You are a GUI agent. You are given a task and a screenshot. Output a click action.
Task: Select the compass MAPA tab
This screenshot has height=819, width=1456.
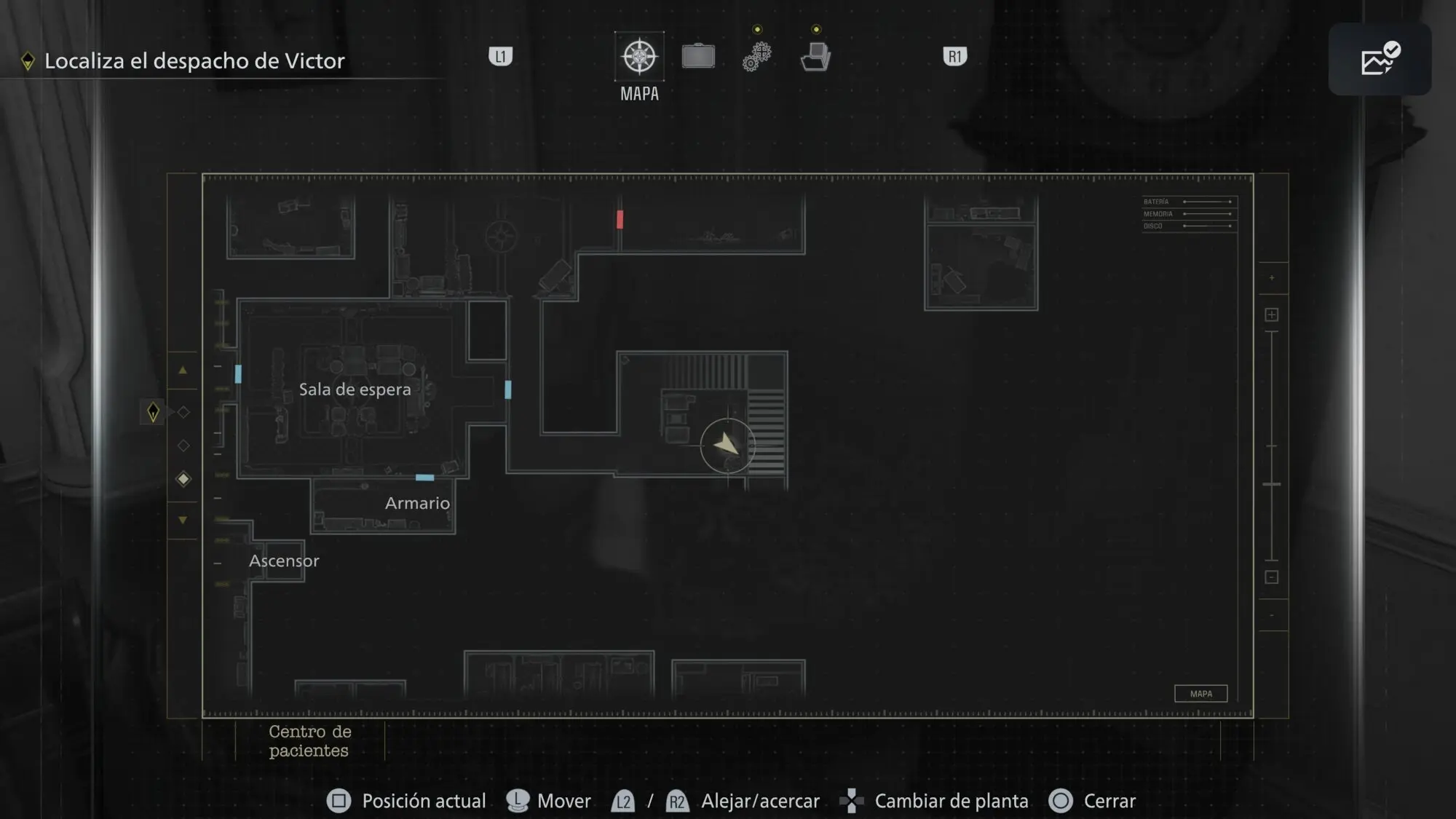click(639, 57)
